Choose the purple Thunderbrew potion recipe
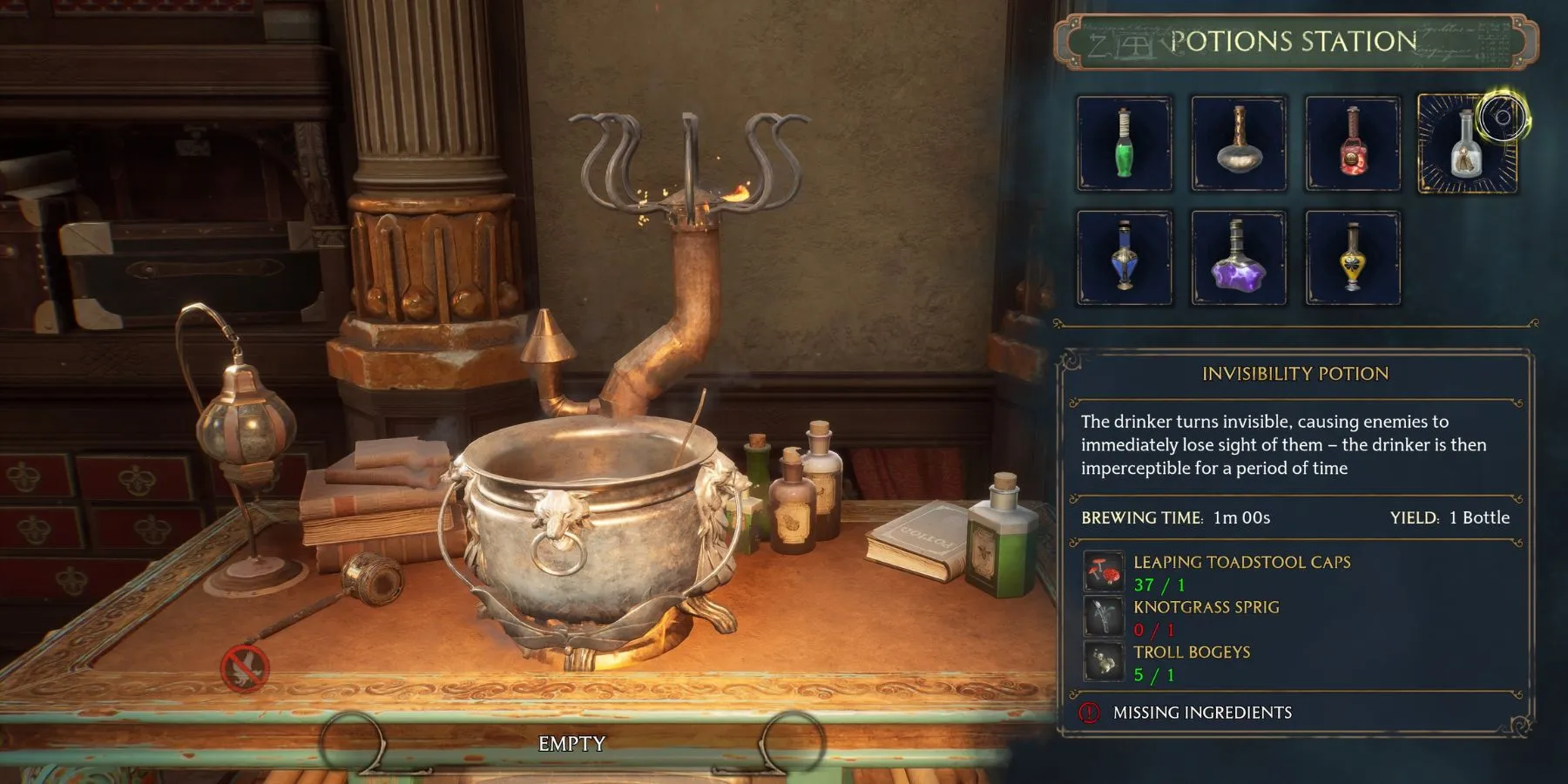 pyautogui.click(x=1238, y=258)
